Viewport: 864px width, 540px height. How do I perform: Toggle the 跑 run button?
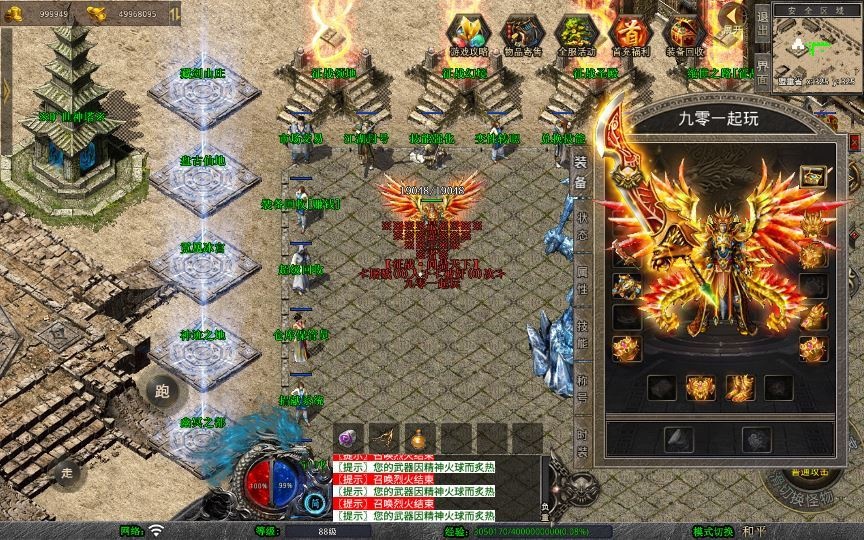click(162, 391)
